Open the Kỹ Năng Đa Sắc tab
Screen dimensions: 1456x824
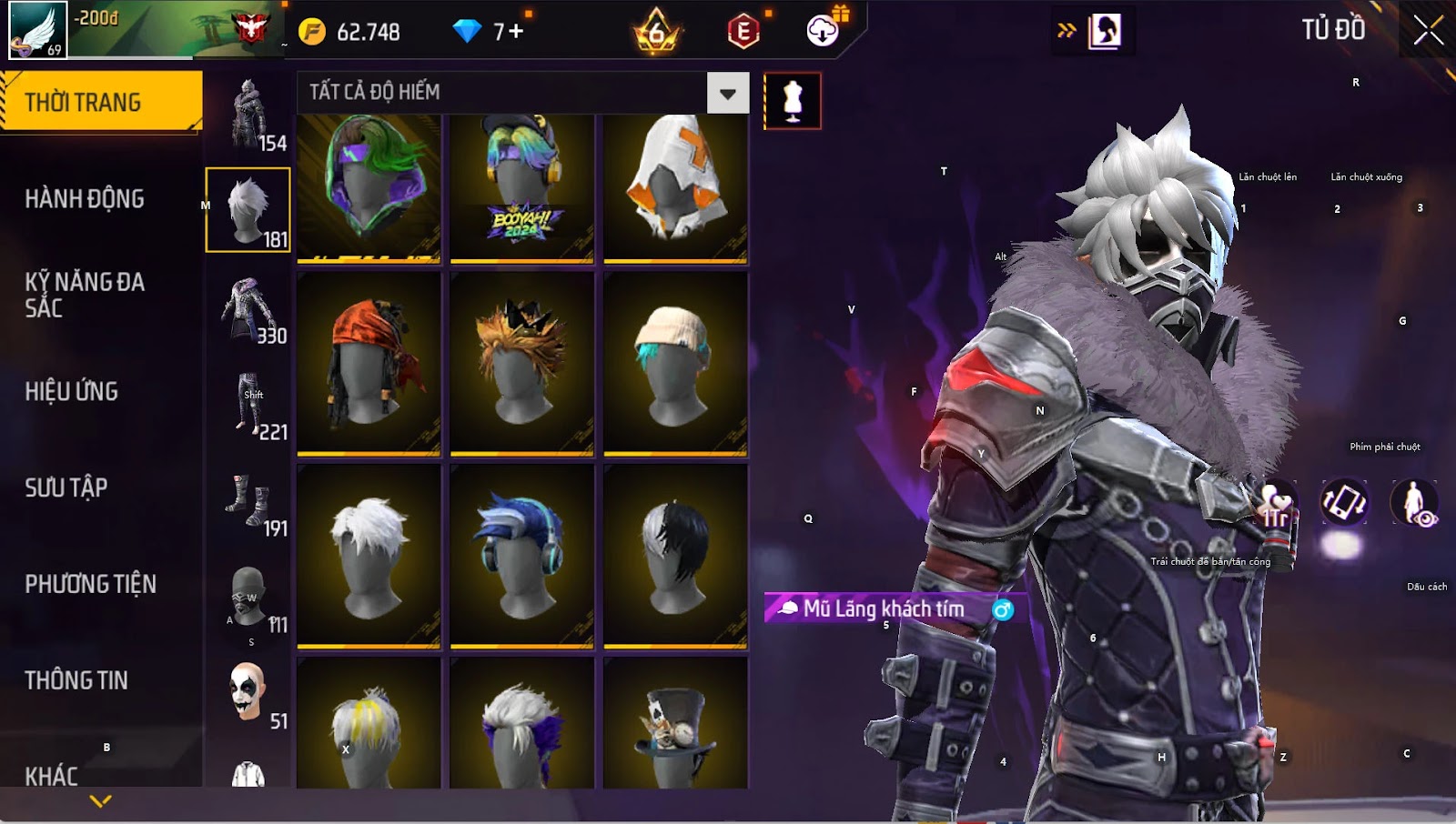click(x=85, y=295)
